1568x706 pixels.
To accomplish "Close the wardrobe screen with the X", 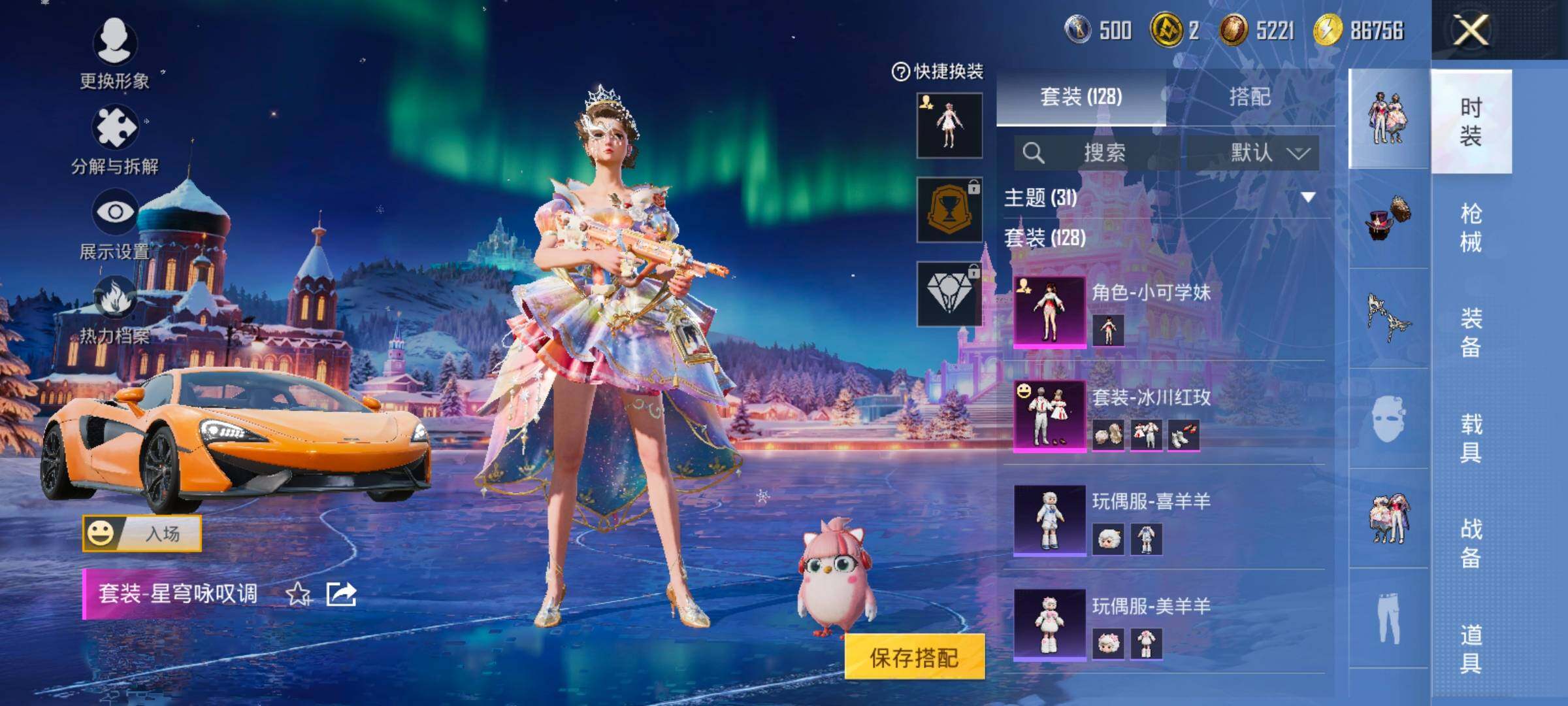I will point(1470,31).
